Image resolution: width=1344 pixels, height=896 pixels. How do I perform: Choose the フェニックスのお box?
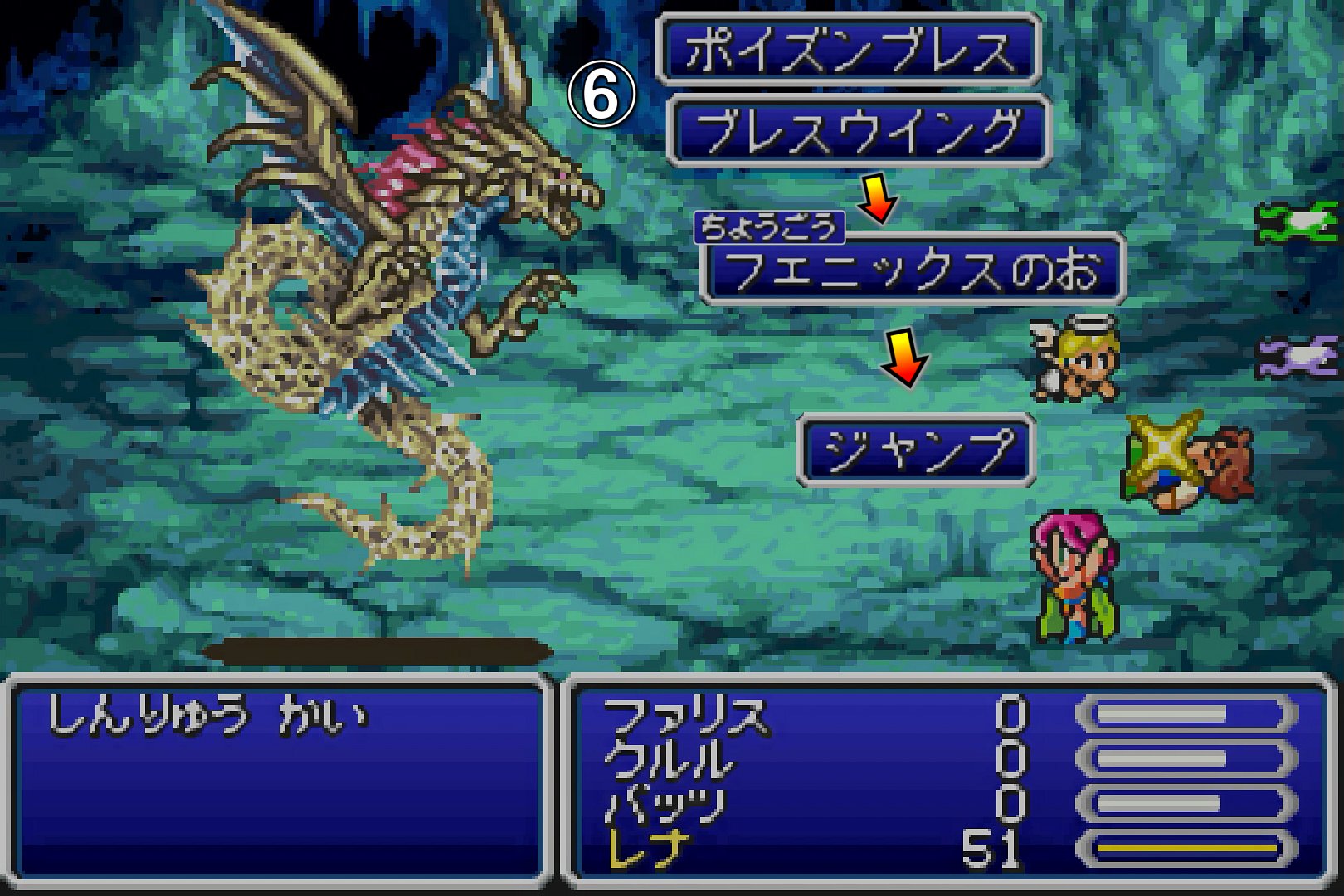pos(913,270)
